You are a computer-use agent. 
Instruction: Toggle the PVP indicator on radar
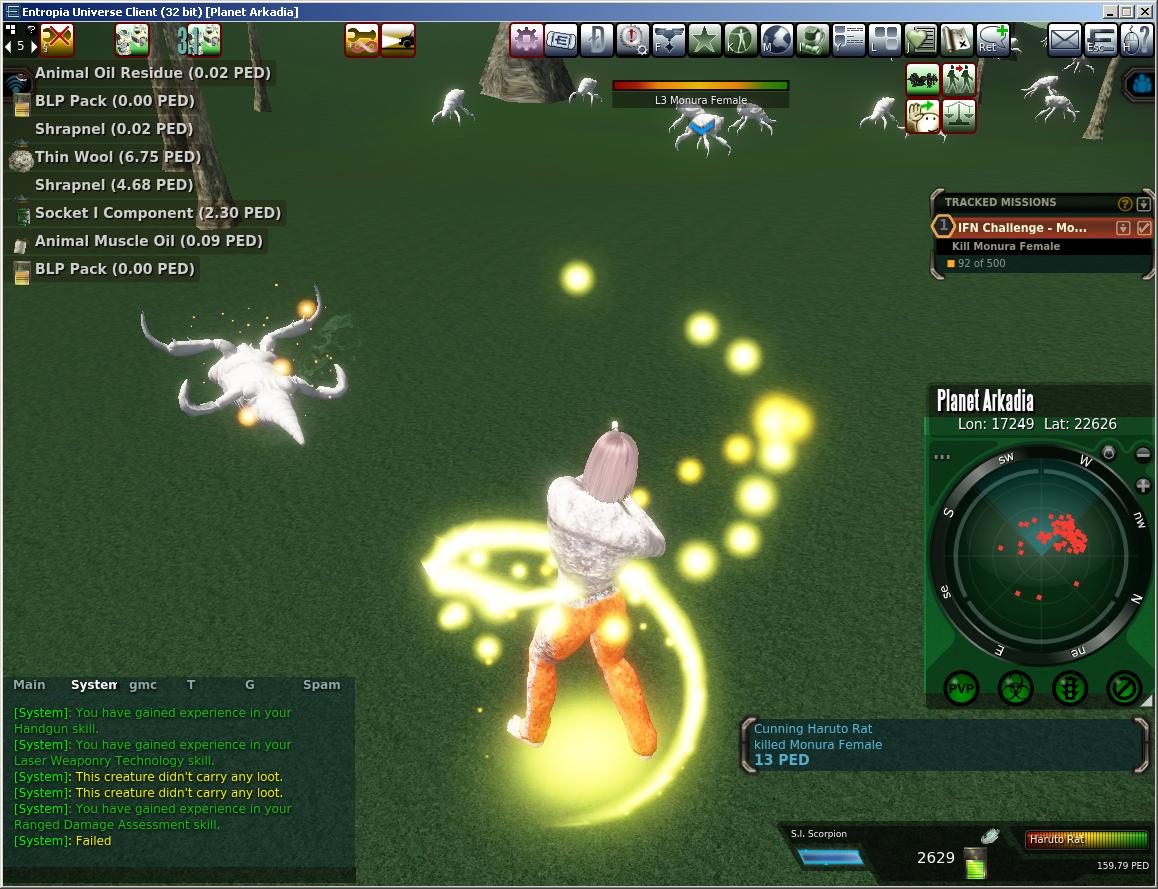tap(962, 688)
